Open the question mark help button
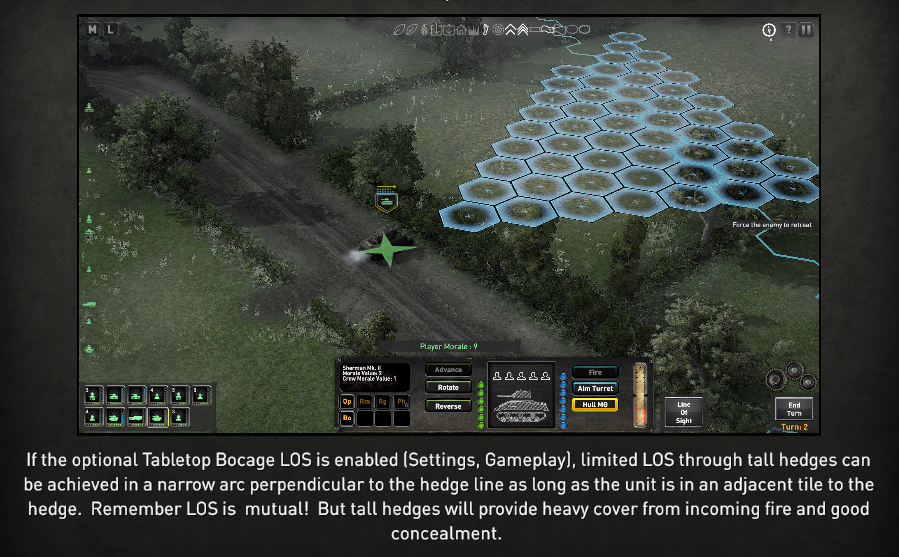 pos(788,30)
